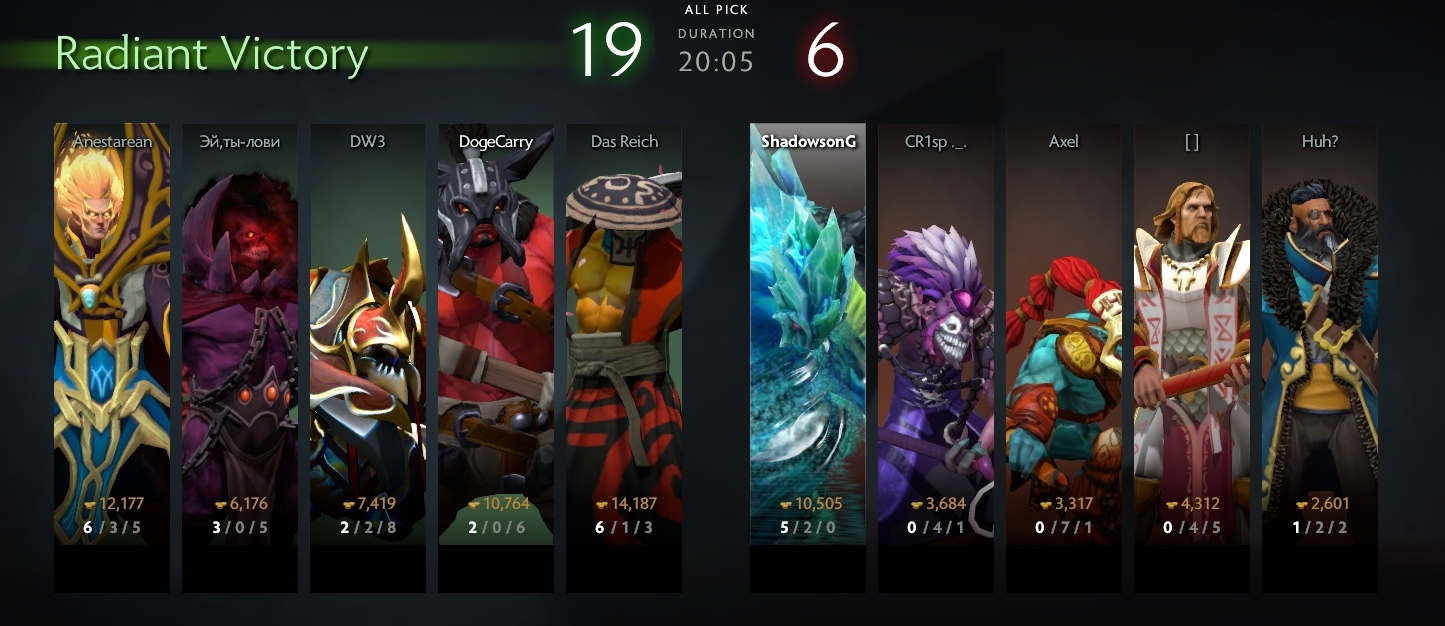1445x626 pixels.
Task: Open CR1sp's Dazzle player card
Action: point(935,335)
